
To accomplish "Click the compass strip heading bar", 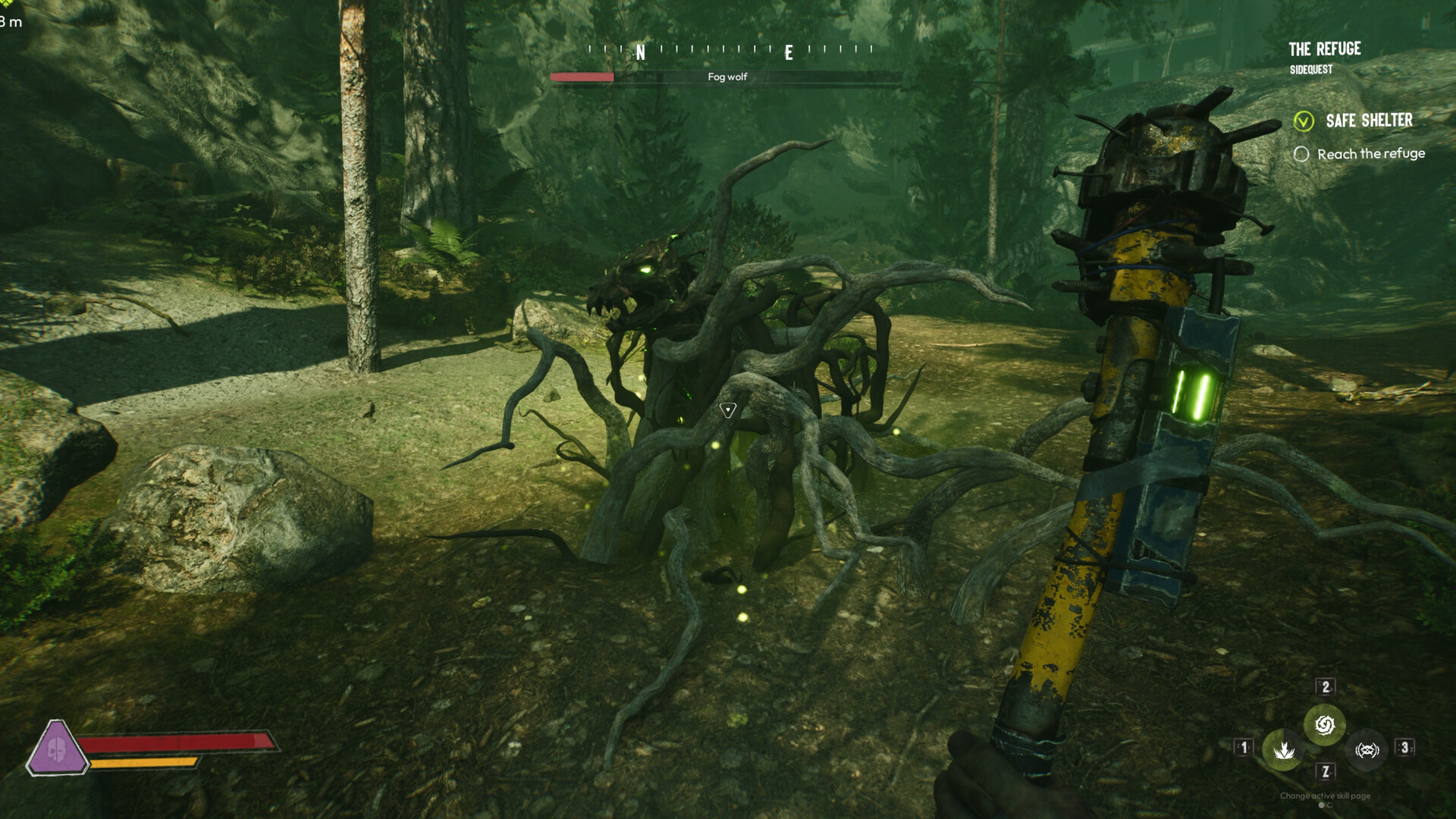I will tap(730, 50).
